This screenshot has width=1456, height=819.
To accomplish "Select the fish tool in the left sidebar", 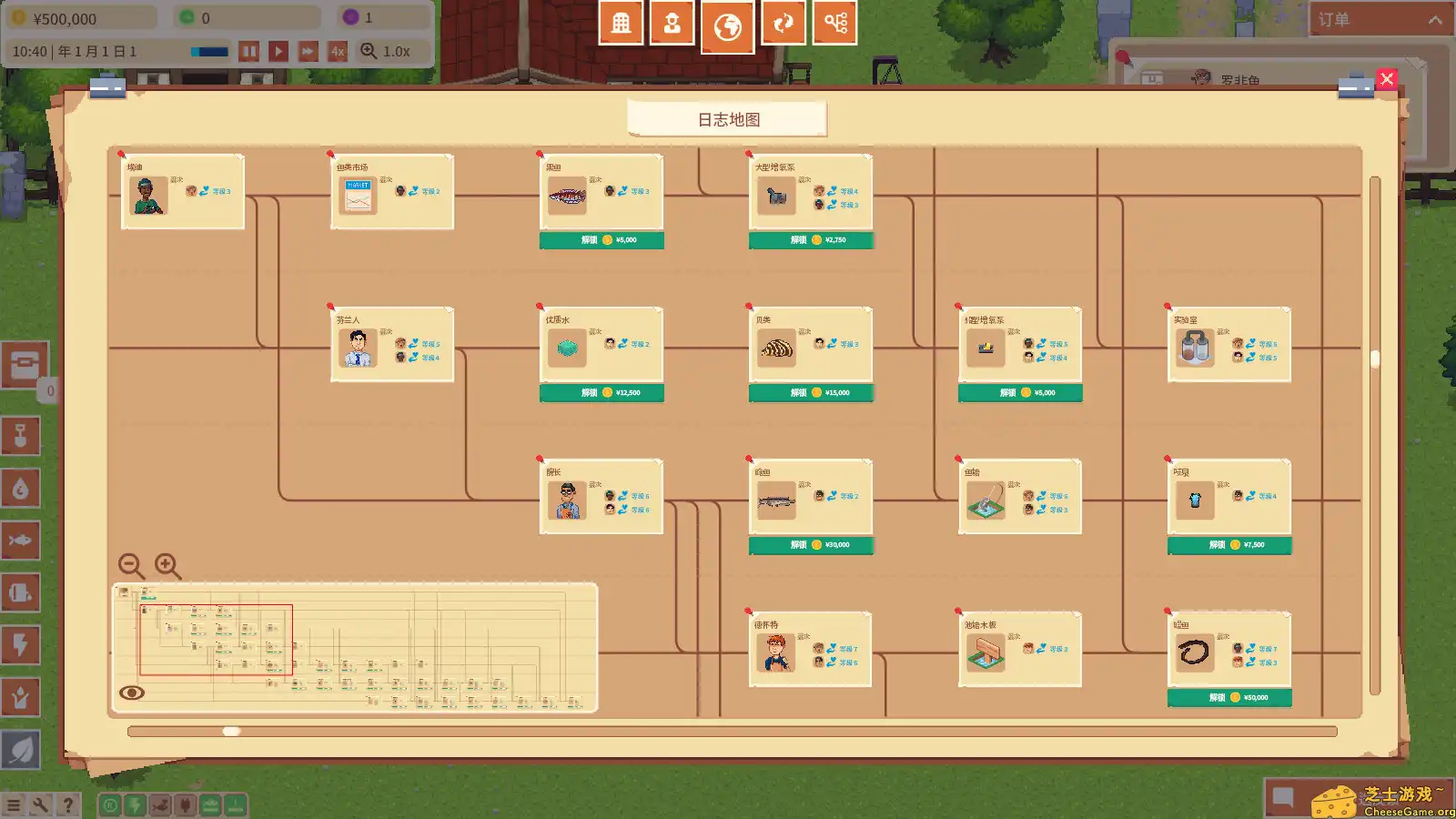I will [x=22, y=541].
